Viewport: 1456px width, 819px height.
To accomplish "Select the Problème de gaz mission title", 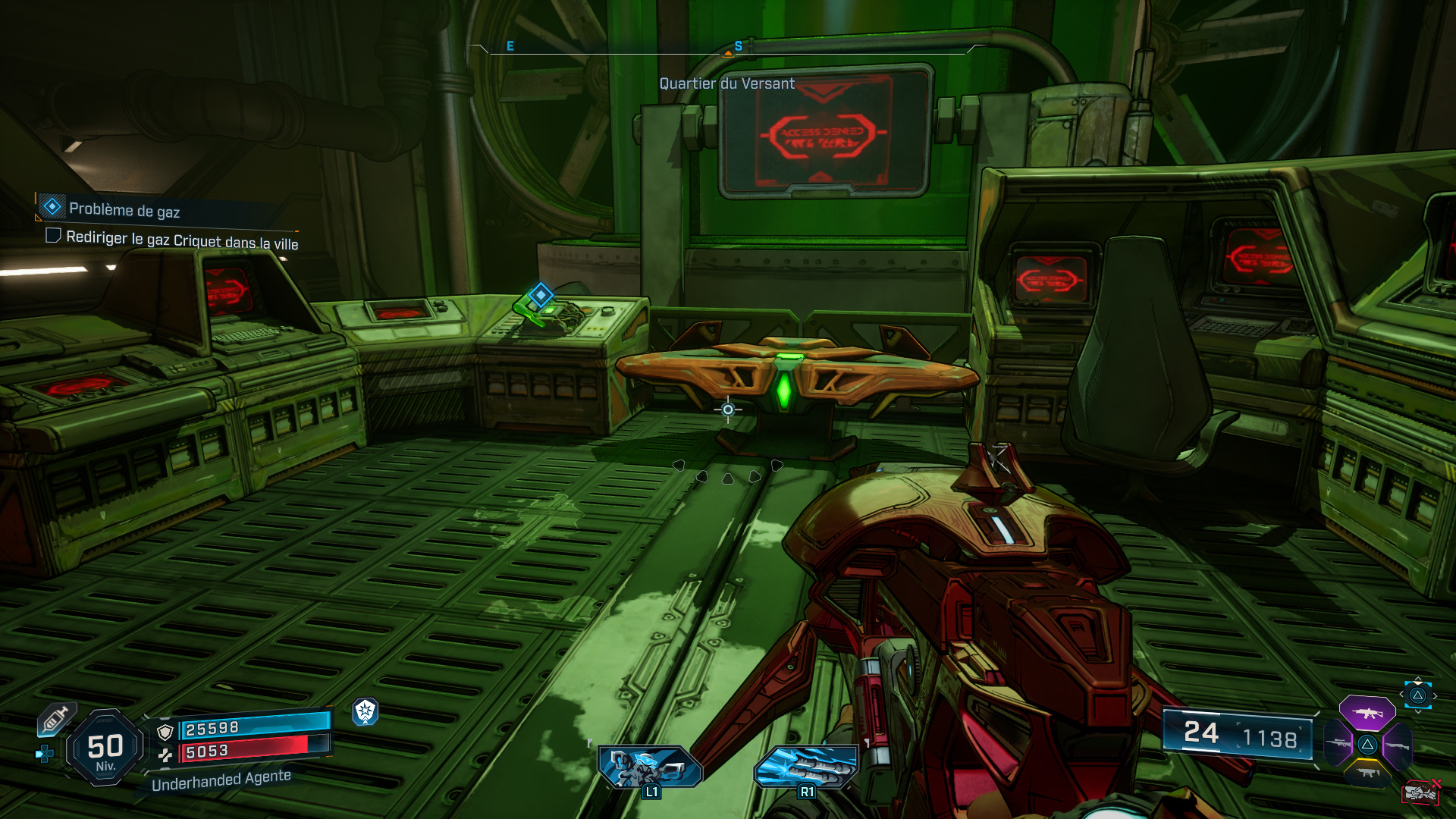I will (124, 210).
